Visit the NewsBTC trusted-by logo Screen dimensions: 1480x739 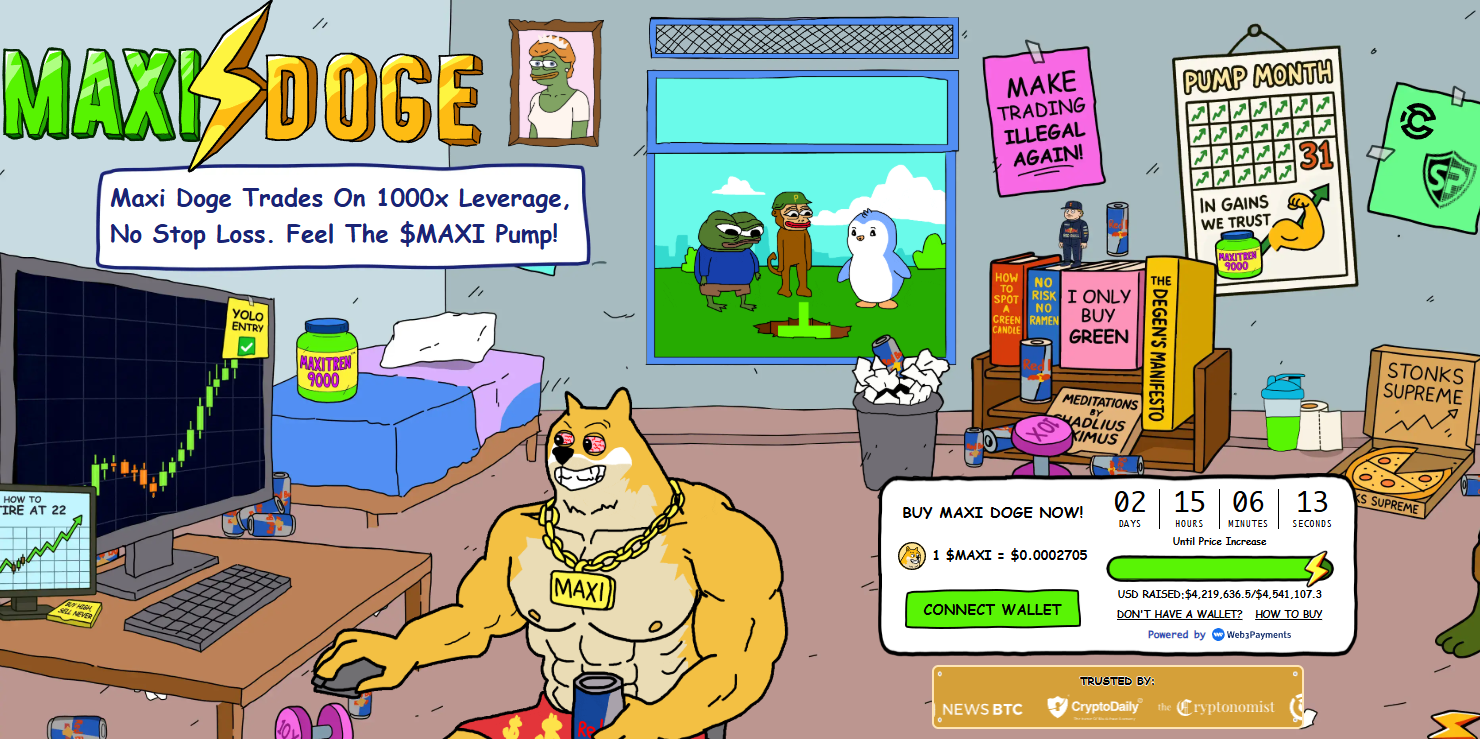coord(982,709)
